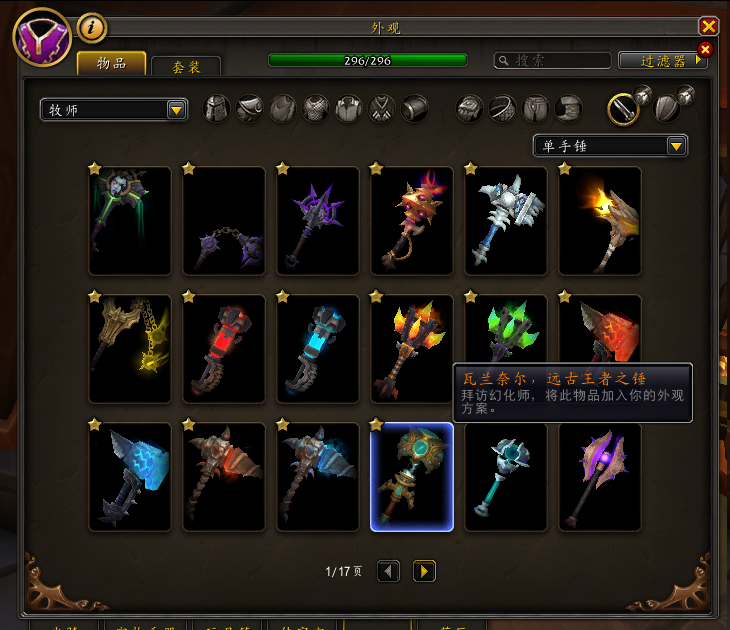Click the 搜索 search box
Viewport: 730px width, 630px height.
(x=553, y=61)
